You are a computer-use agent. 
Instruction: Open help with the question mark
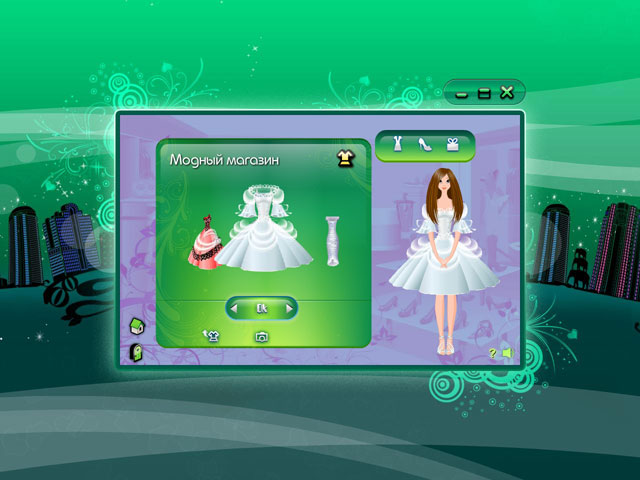[x=492, y=352]
